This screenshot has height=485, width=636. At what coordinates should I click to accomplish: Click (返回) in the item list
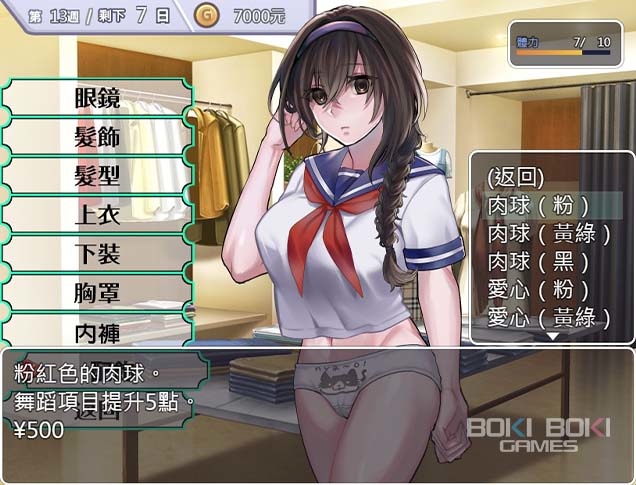(x=515, y=177)
